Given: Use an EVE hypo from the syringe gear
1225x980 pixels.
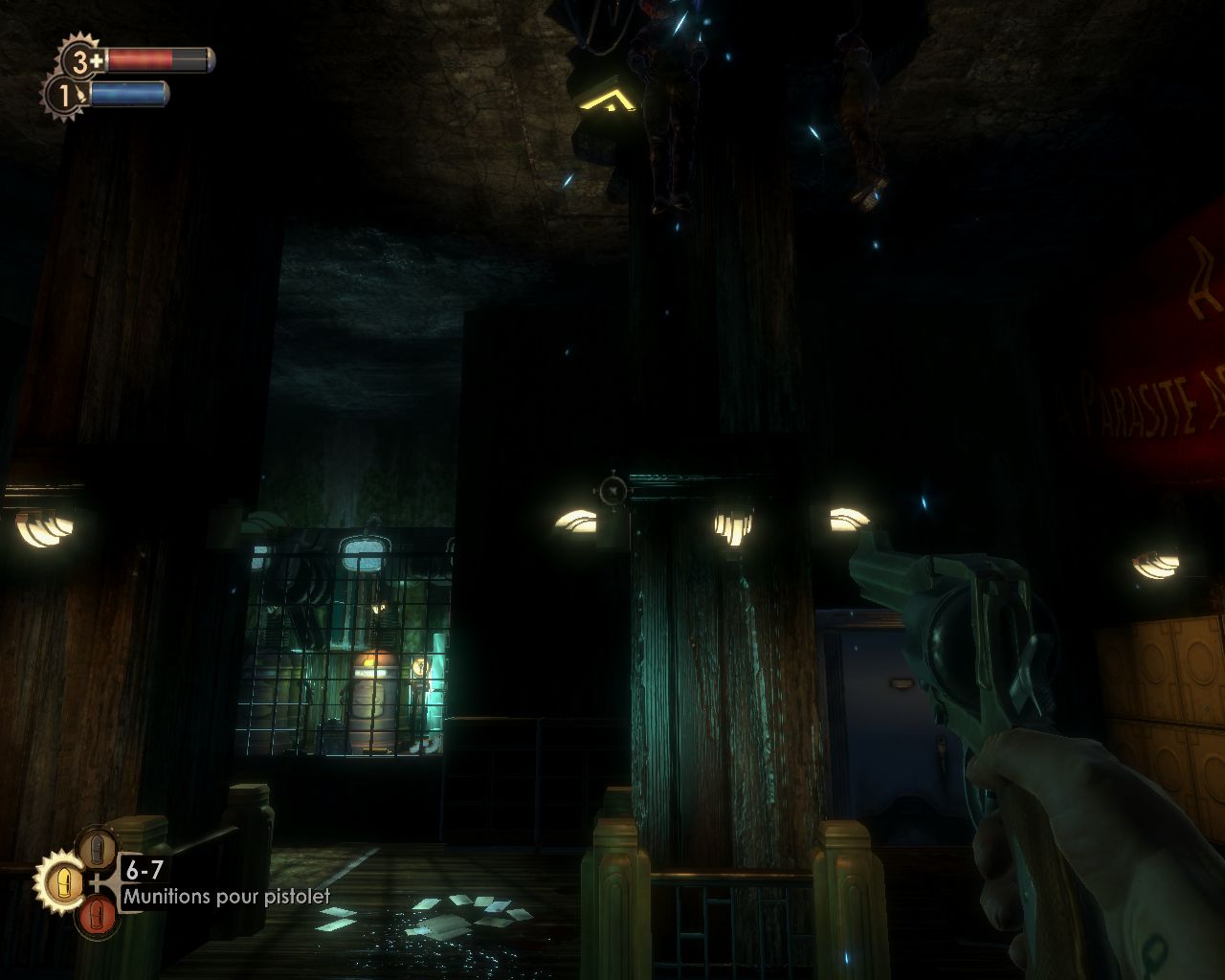Looking at the screenshot, I should coord(64,96).
